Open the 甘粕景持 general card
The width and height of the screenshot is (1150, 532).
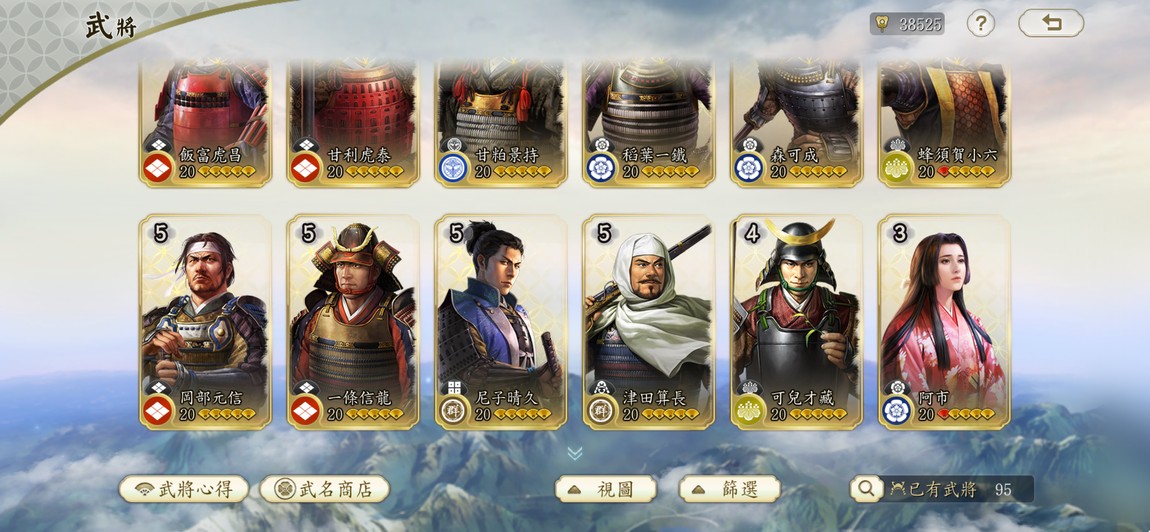click(x=501, y=120)
